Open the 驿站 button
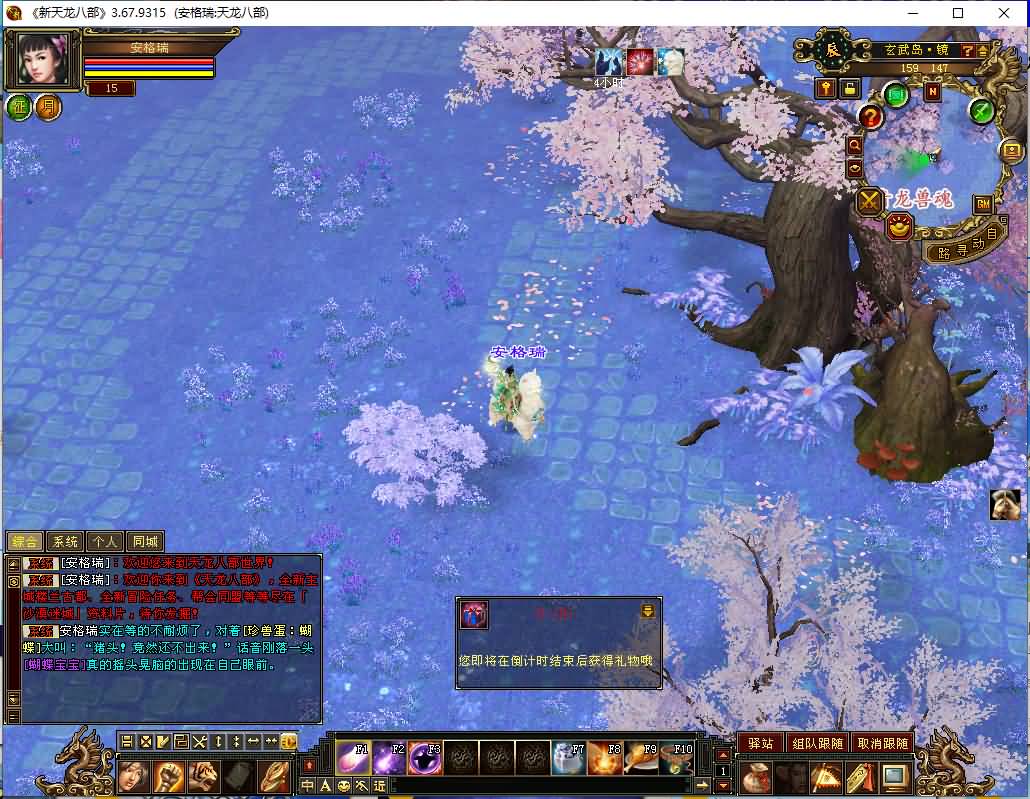Viewport: 1030px width, 799px height. [760, 743]
